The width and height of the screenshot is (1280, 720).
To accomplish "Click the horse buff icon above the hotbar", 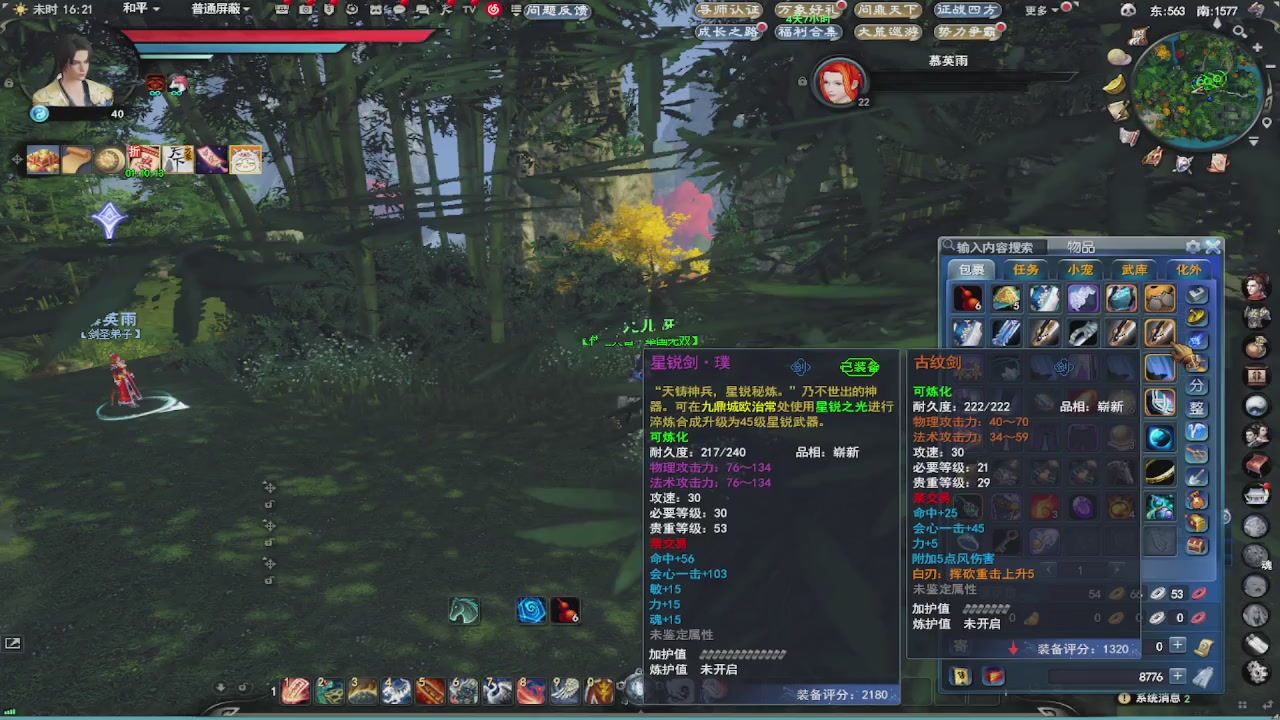I will tap(463, 610).
